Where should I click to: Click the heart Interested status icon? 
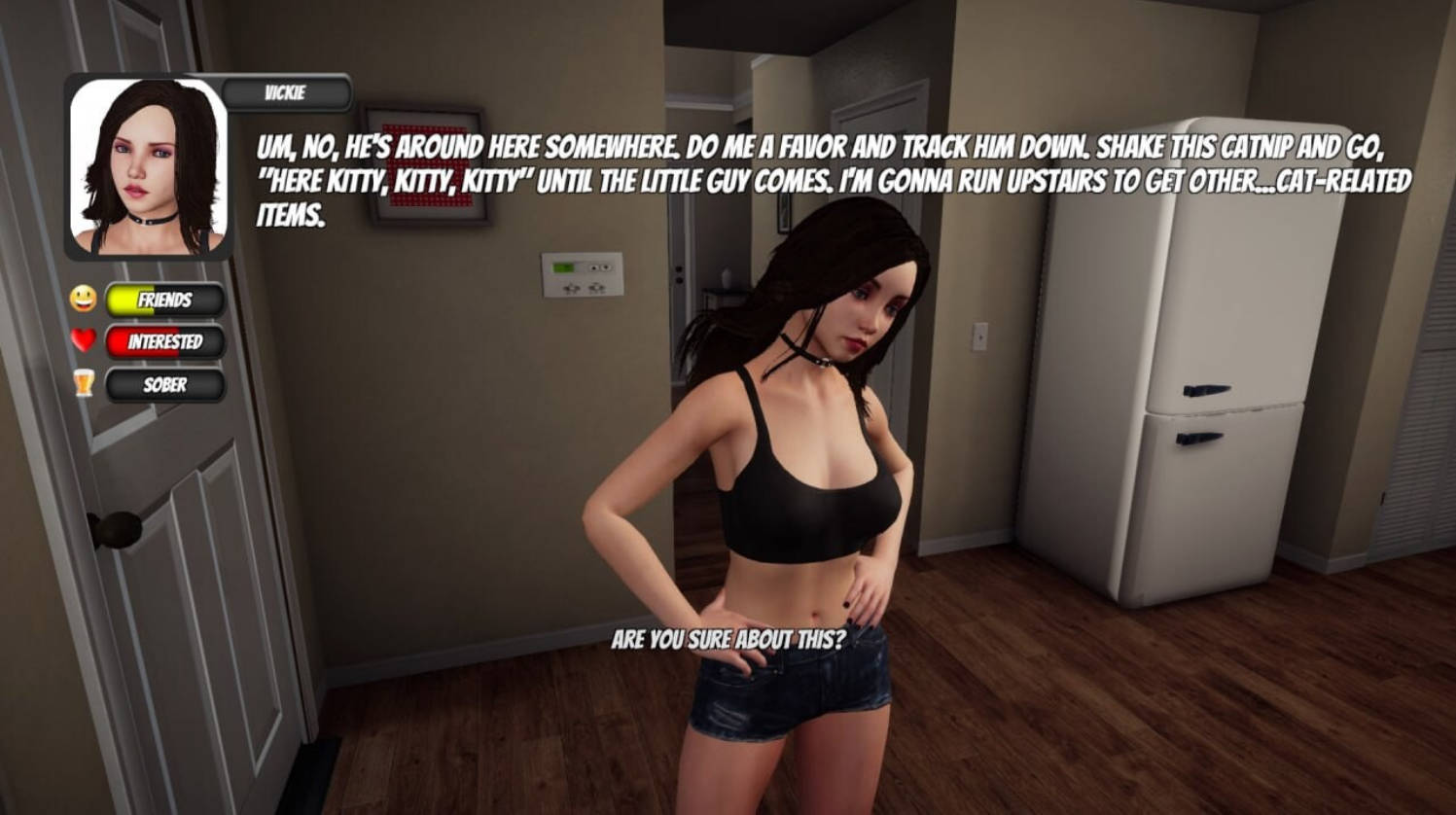coord(83,342)
